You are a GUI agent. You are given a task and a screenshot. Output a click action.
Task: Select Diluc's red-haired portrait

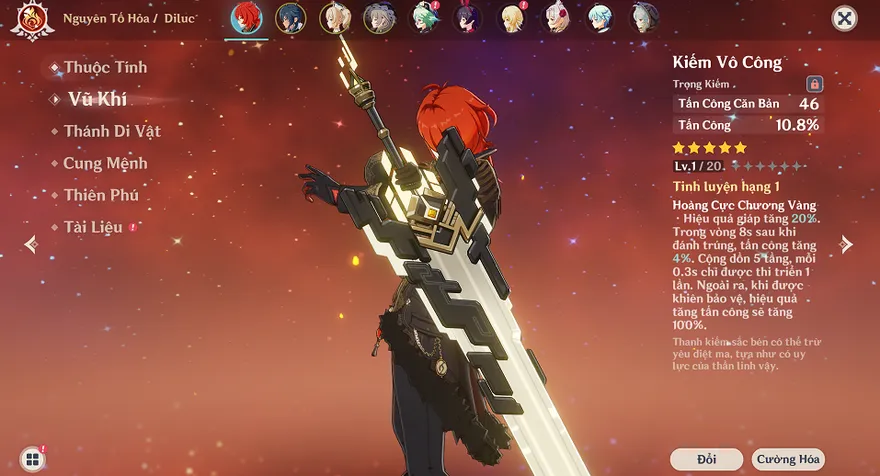coord(246,18)
